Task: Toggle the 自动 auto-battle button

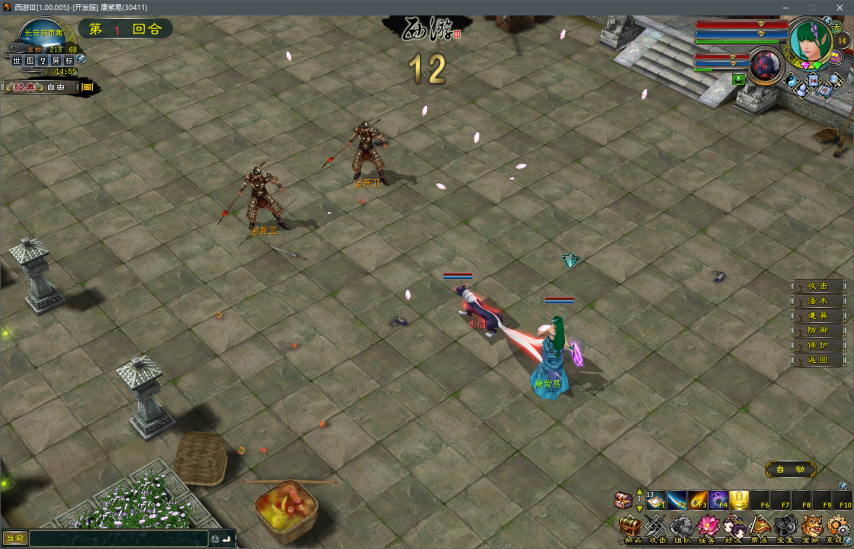Action: (789, 469)
